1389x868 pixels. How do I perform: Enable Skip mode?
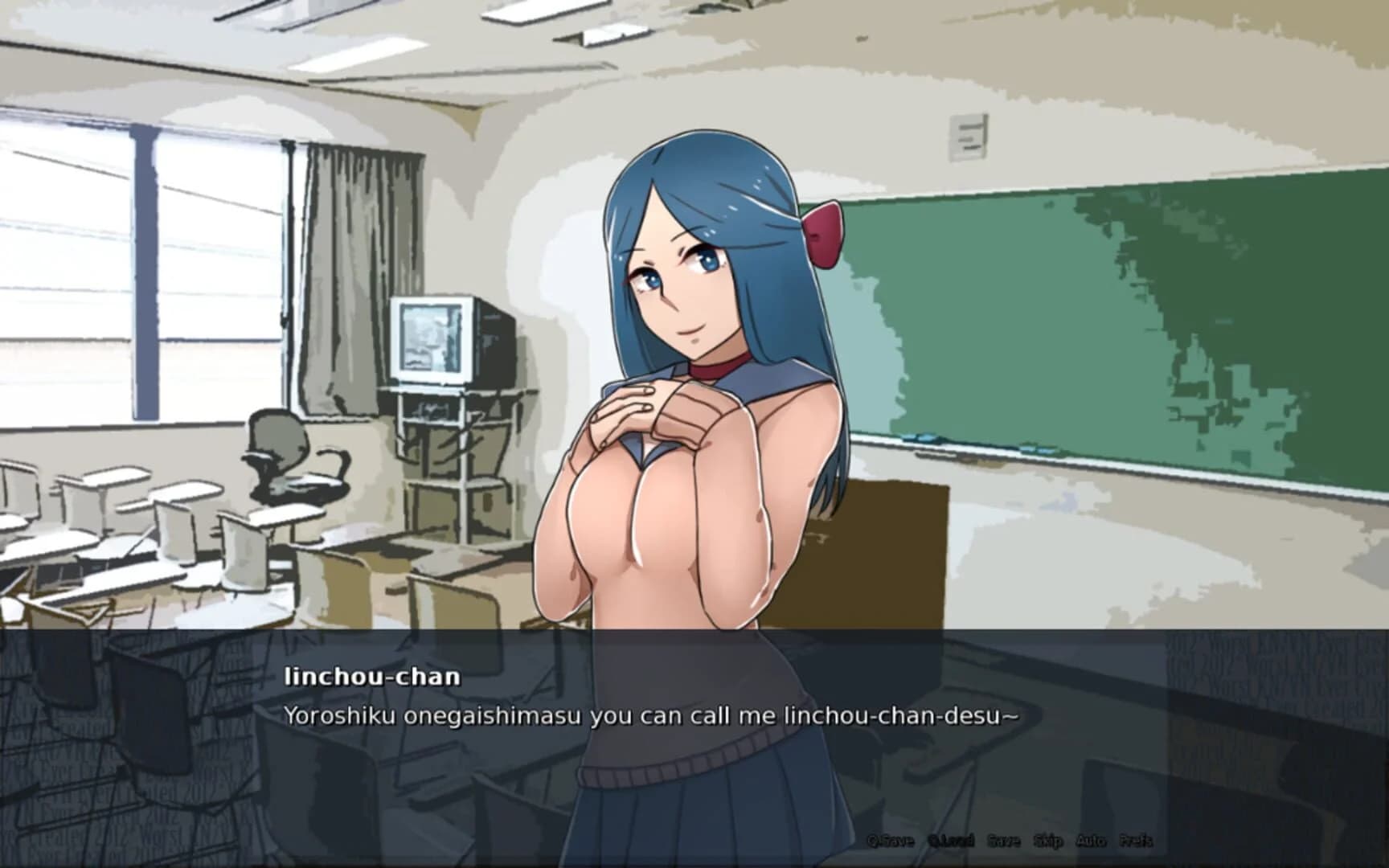1049,841
